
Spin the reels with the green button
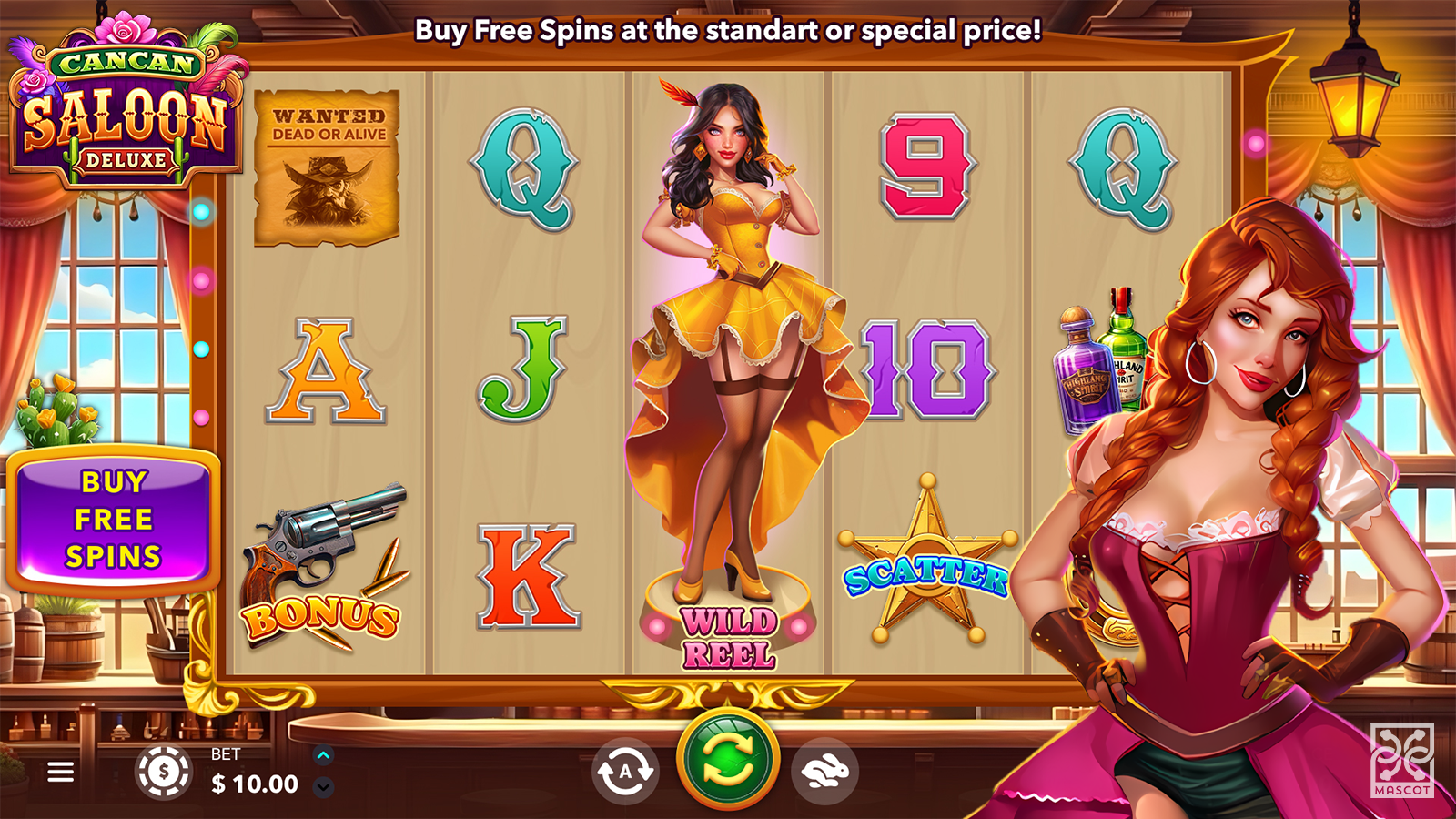(x=728, y=760)
